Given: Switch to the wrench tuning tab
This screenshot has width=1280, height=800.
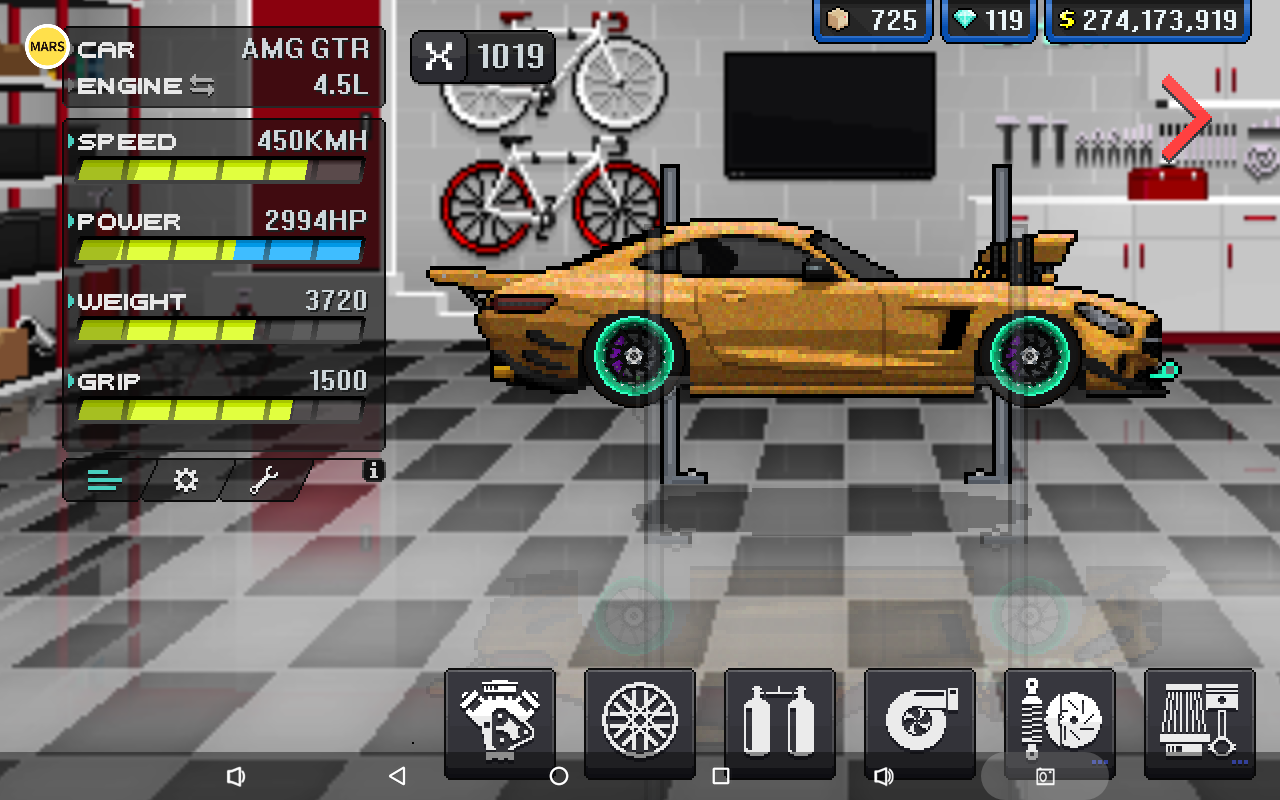Looking at the screenshot, I should click(266, 481).
